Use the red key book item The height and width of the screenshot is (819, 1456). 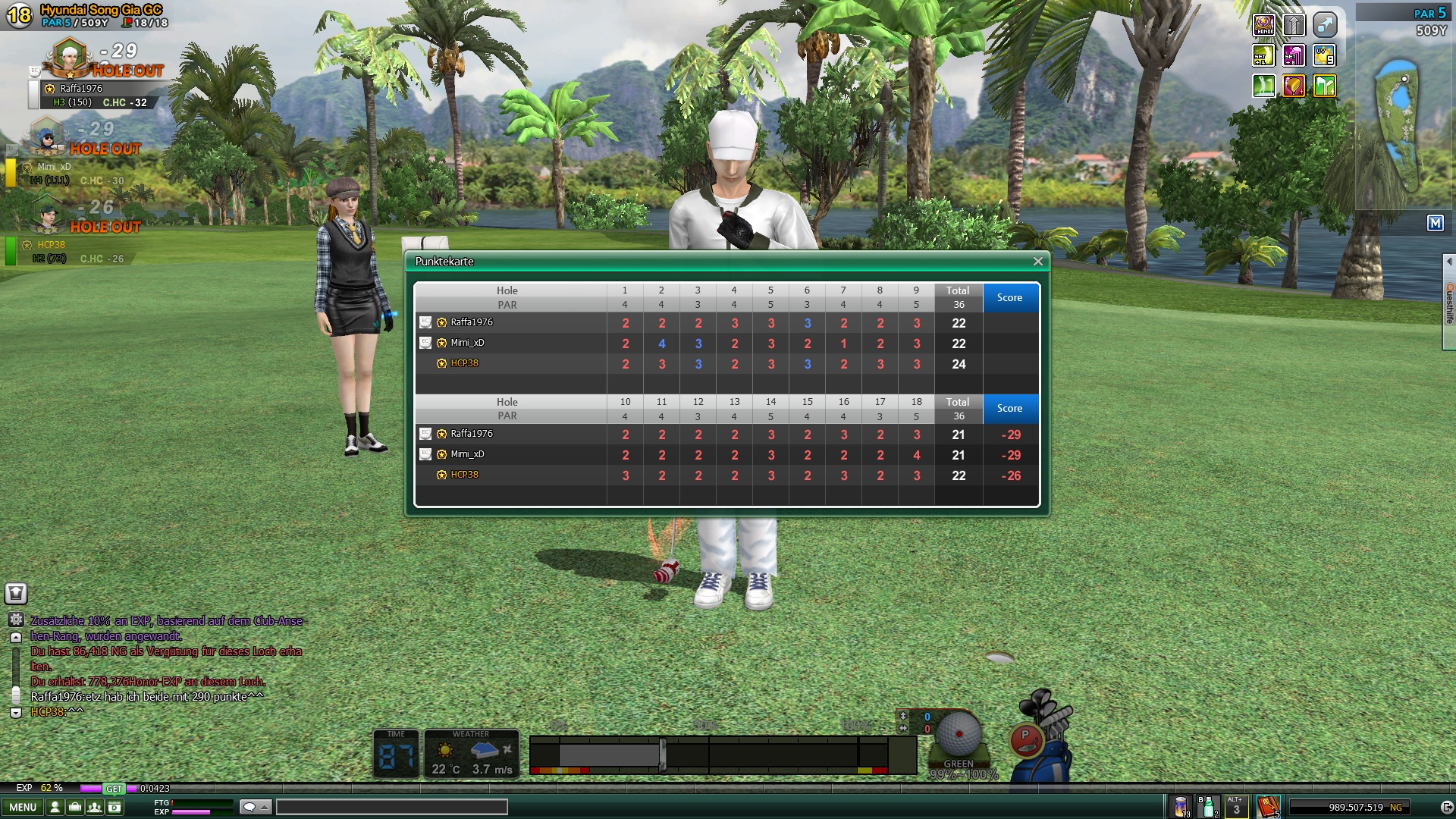pos(1268,807)
